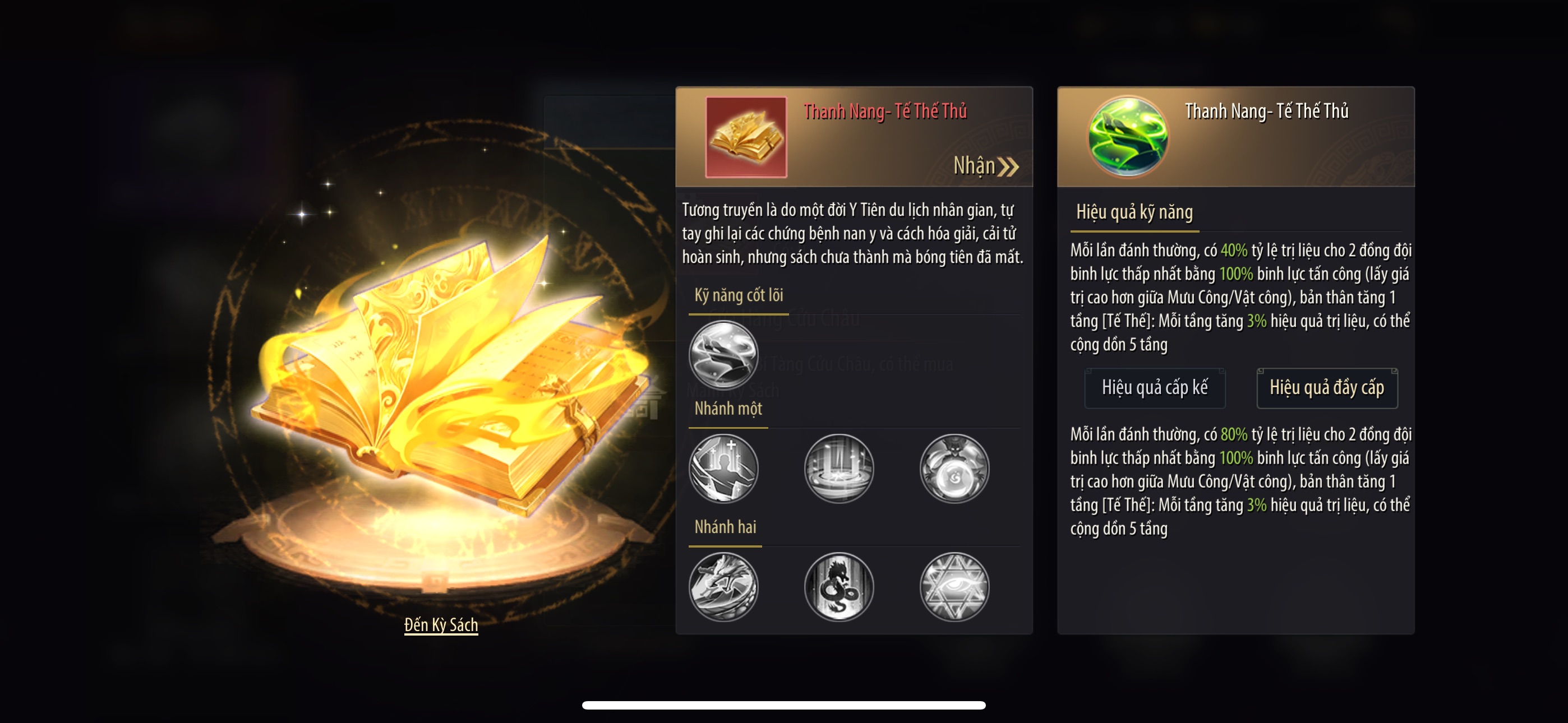This screenshot has height=723, width=1568.
Task: Tap the Nhận button with double arrows
Action: [x=985, y=165]
